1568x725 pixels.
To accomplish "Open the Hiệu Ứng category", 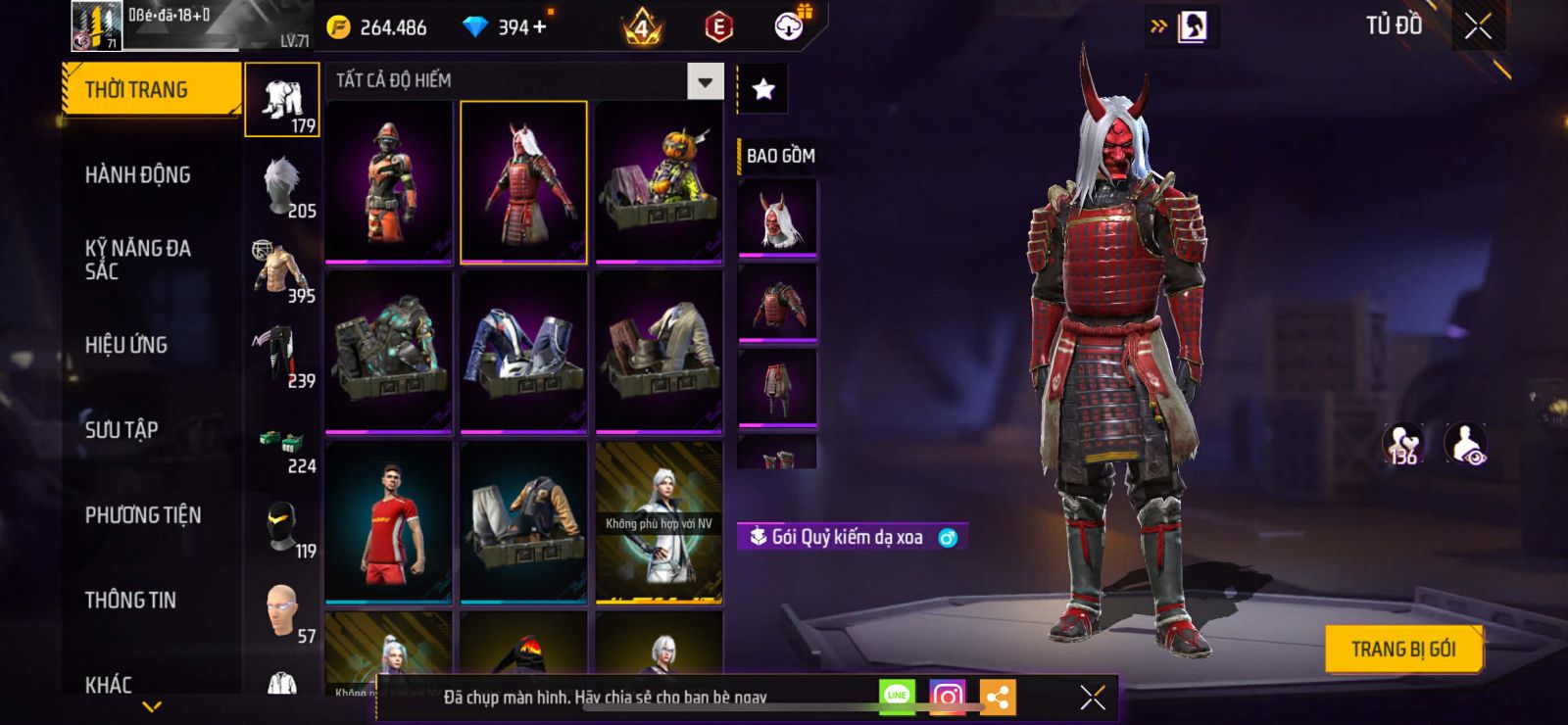I will click(126, 345).
